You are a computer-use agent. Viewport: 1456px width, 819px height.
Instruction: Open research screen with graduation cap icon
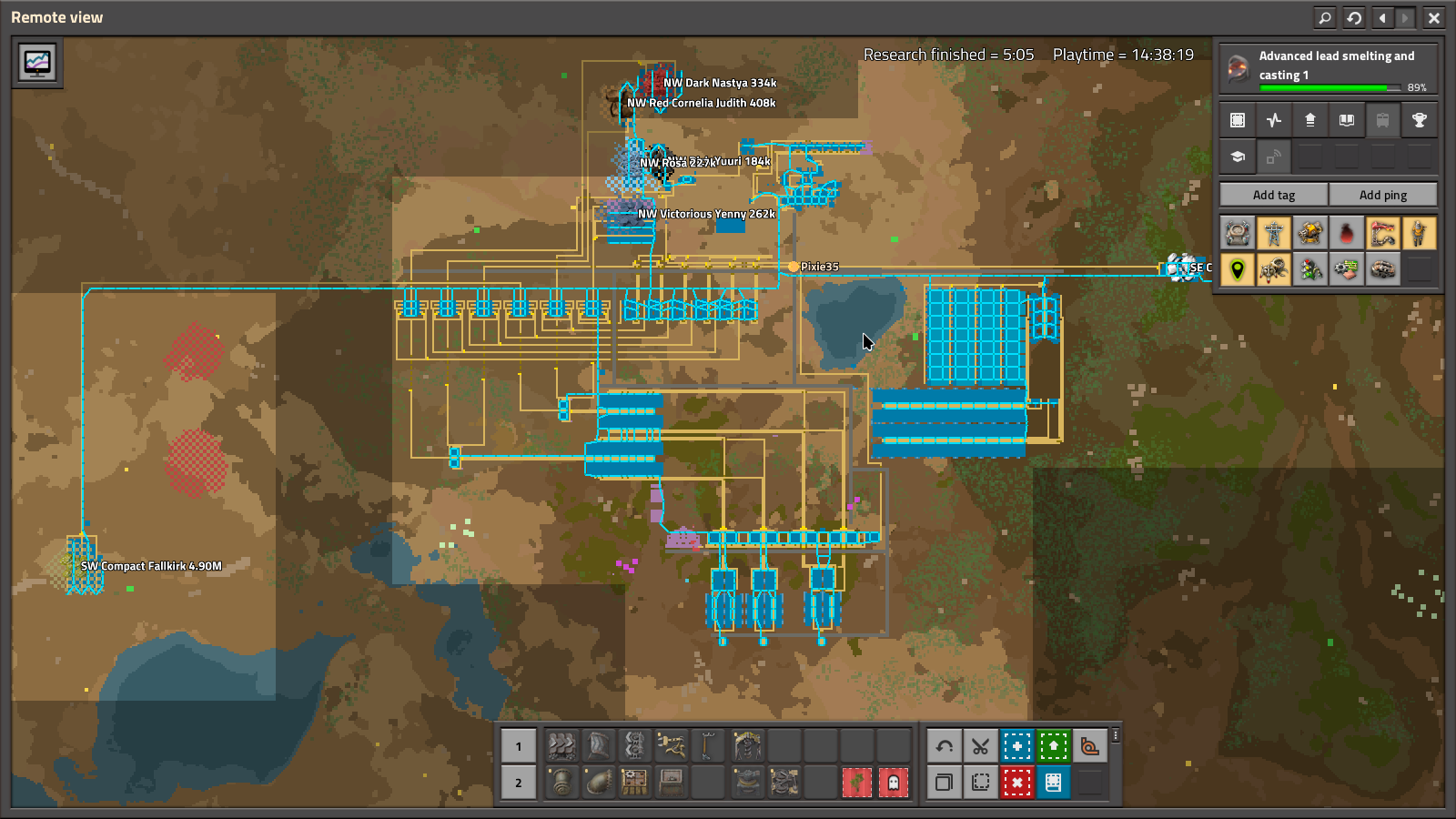[x=1237, y=156]
